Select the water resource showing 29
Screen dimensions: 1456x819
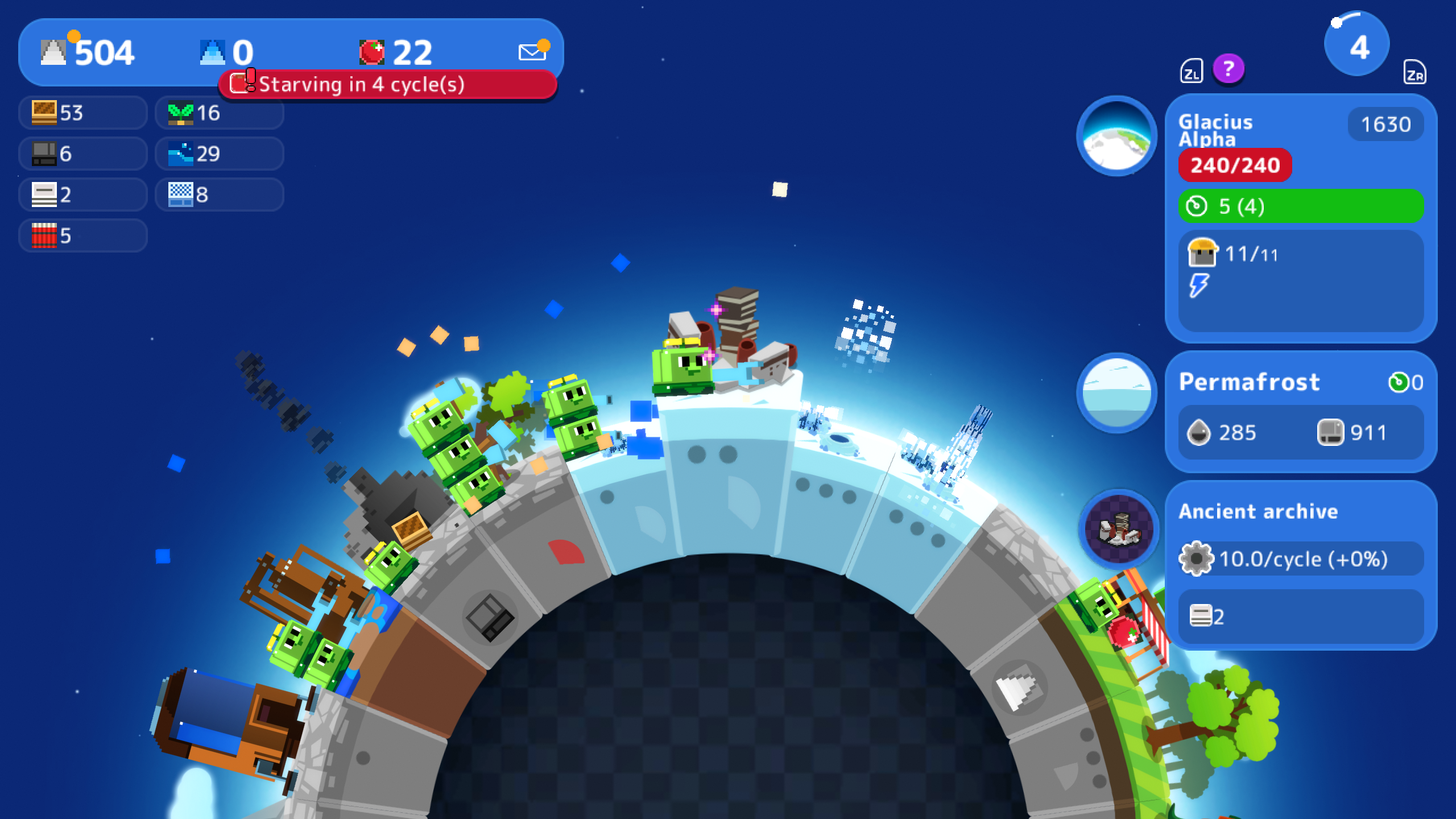[220, 154]
